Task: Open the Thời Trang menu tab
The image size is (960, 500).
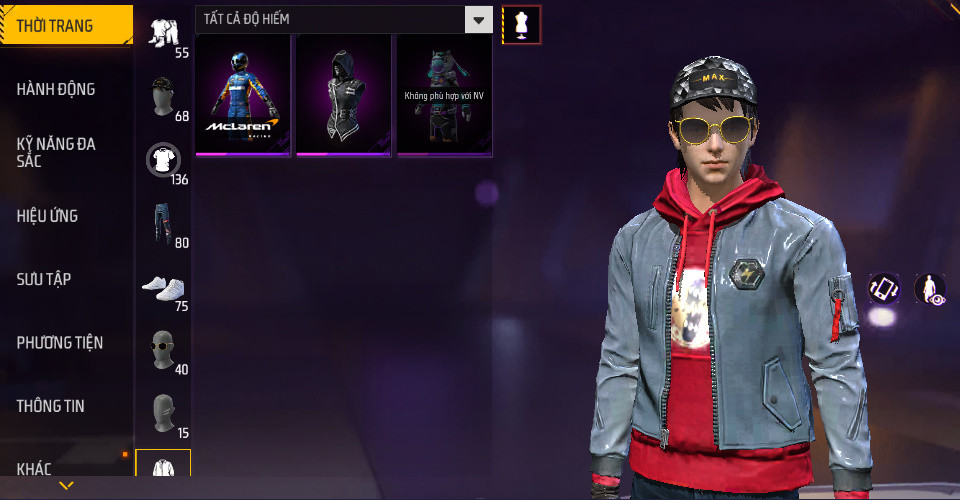Action: (66, 26)
